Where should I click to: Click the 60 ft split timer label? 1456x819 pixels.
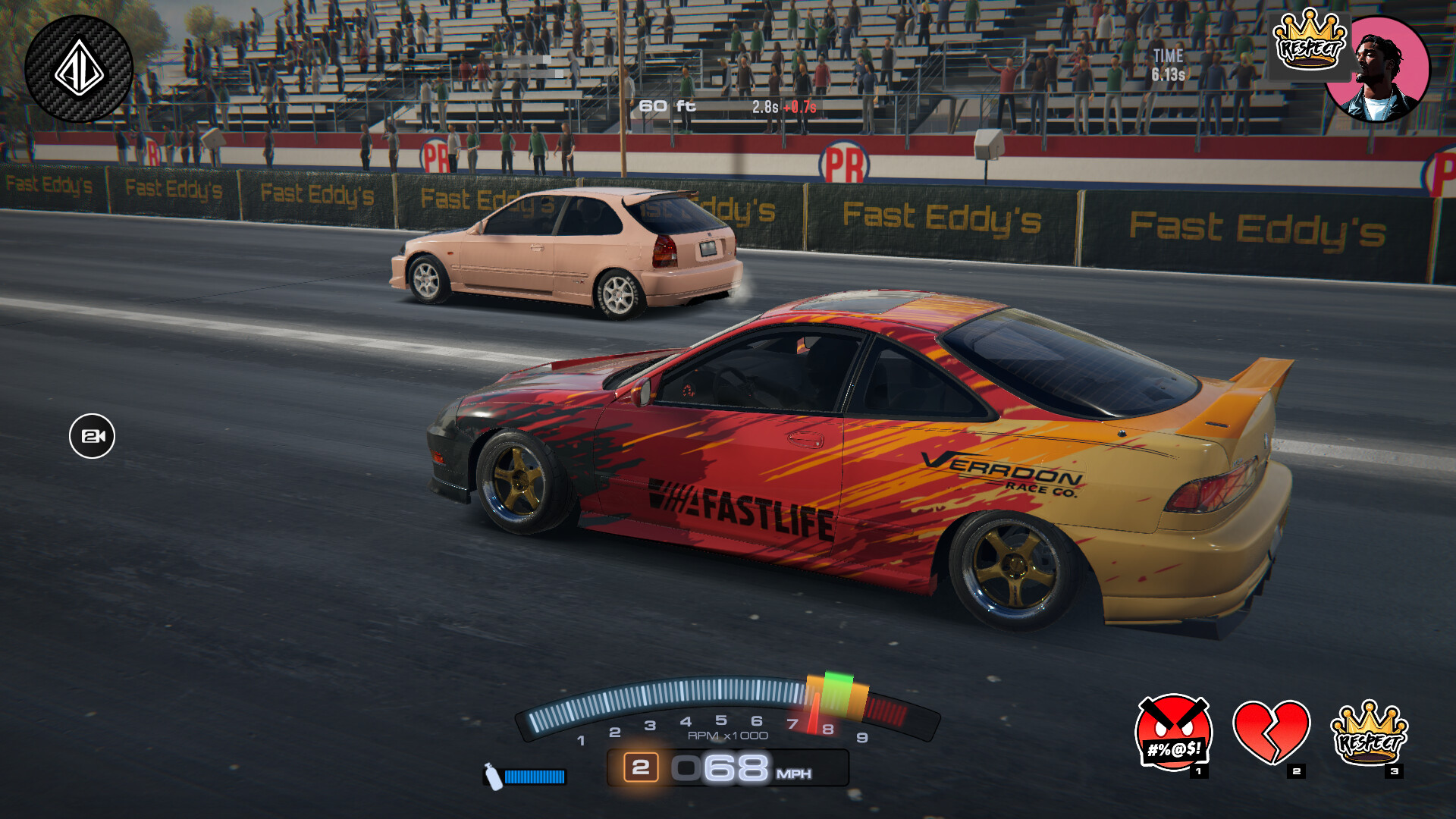pos(666,107)
